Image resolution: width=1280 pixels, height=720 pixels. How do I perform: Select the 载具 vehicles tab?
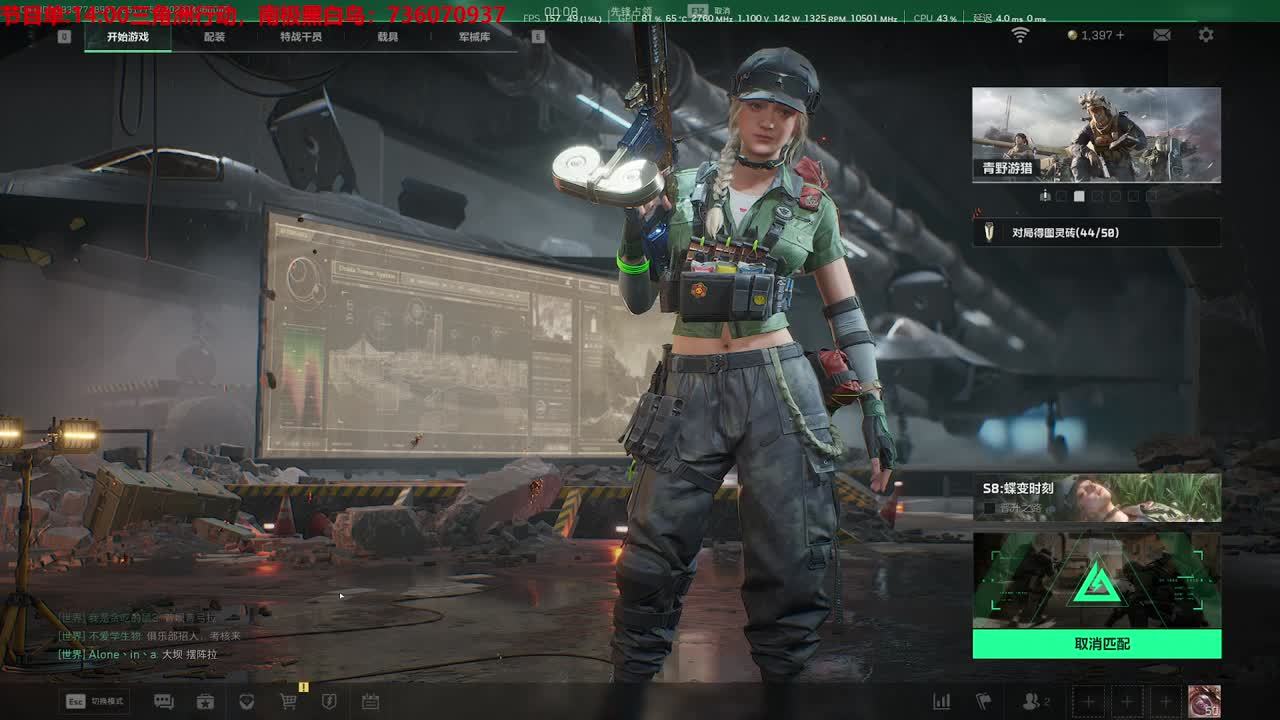click(387, 37)
